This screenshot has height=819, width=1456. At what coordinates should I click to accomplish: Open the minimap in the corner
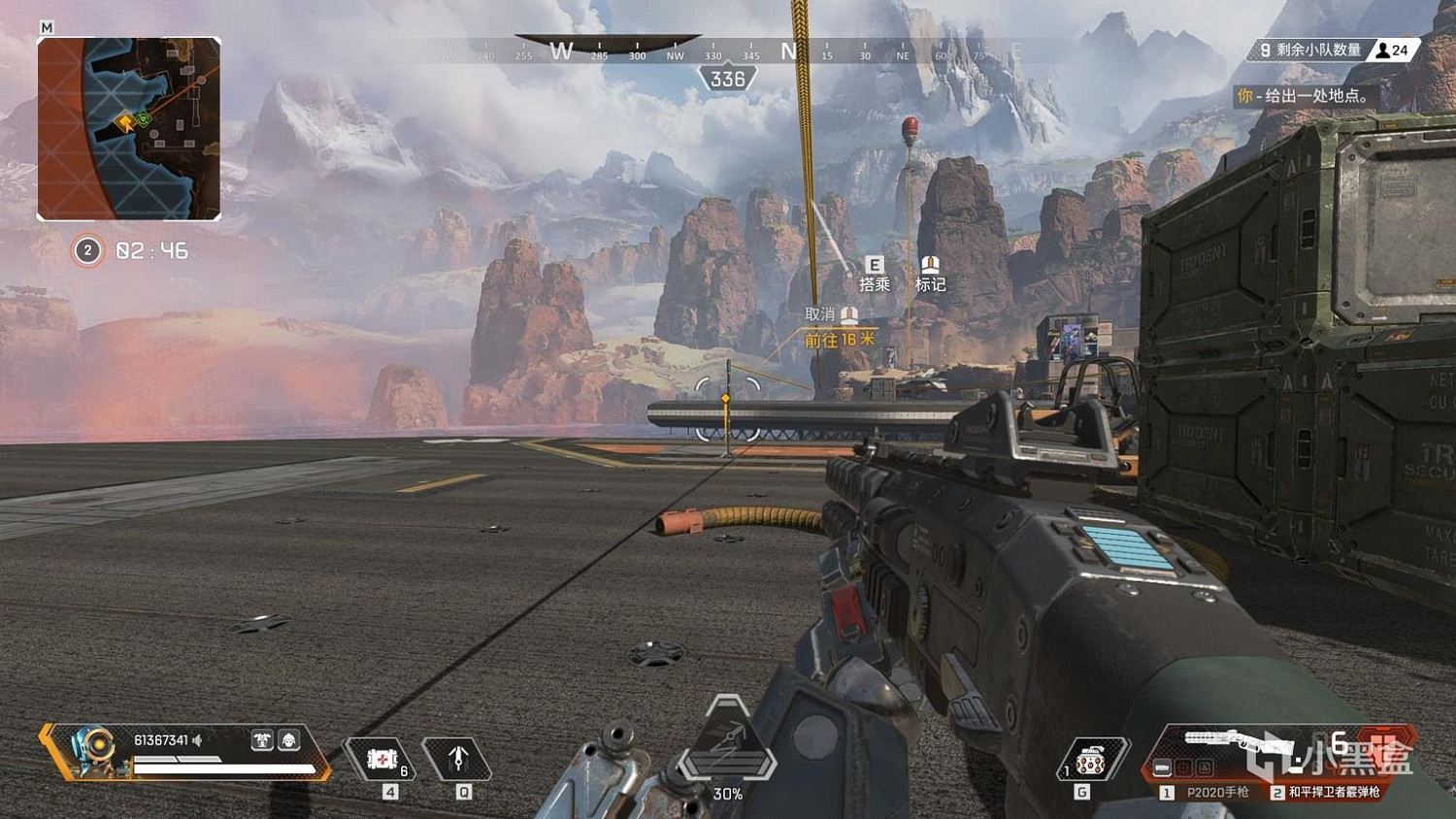tap(129, 129)
